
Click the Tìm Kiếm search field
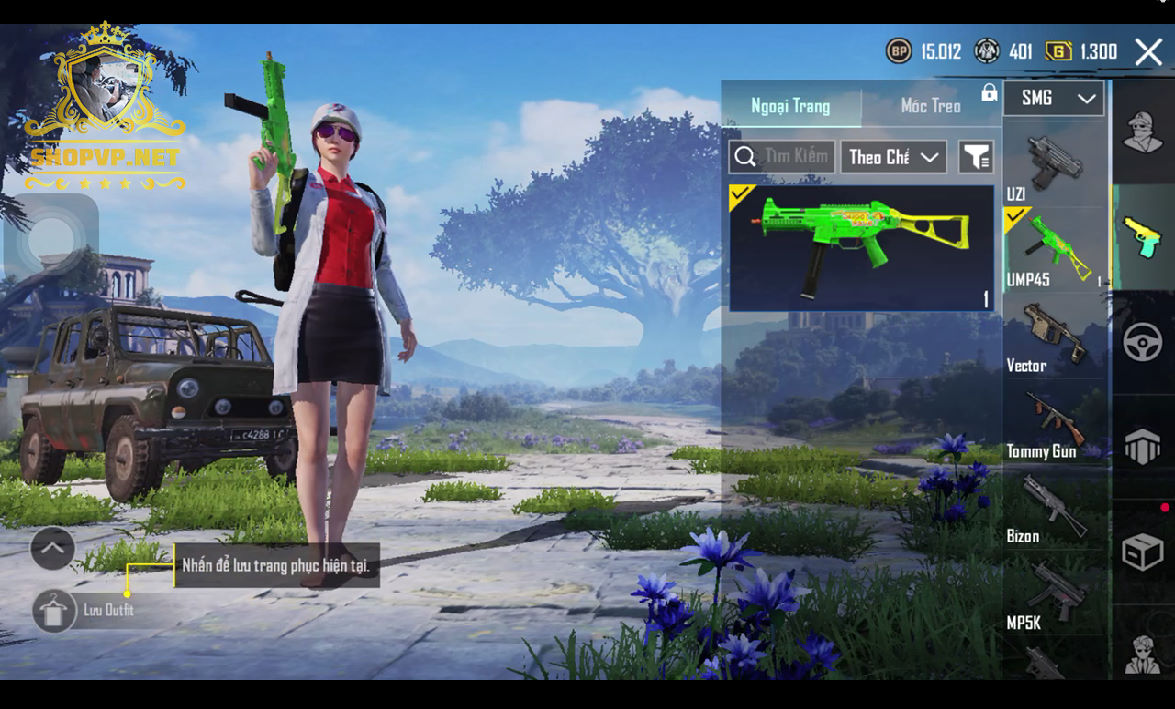pos(782,157)
